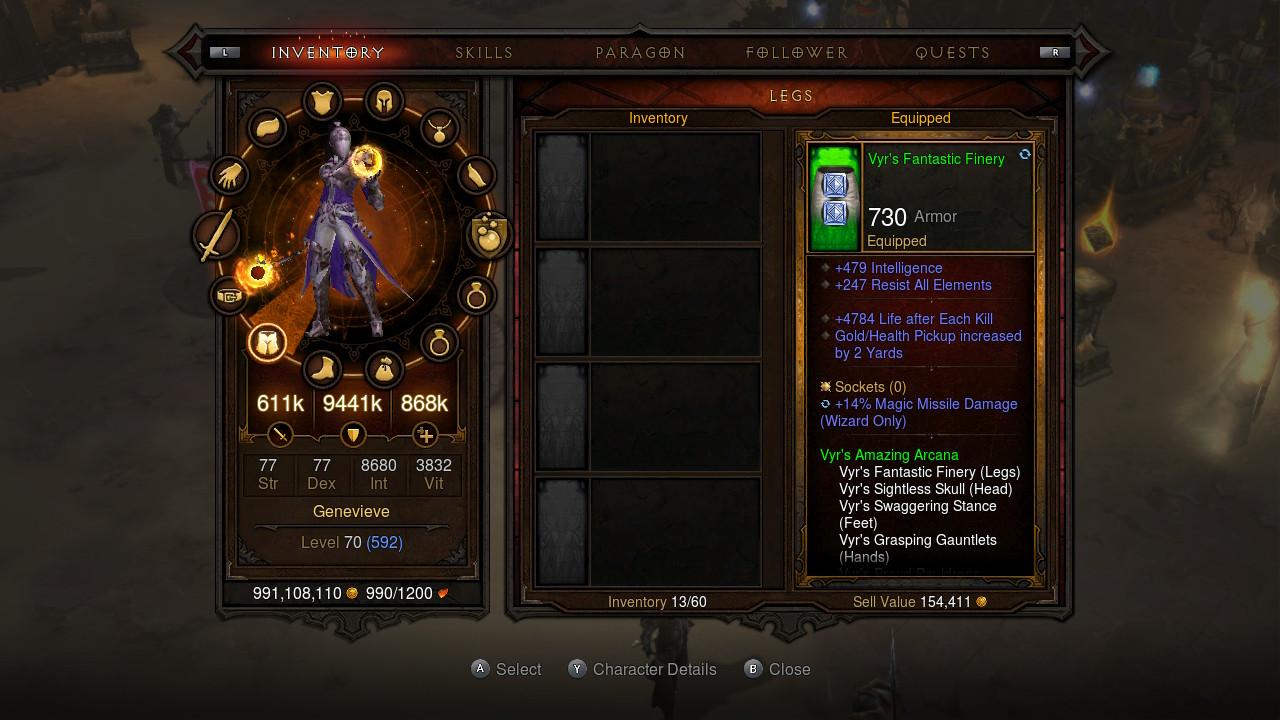Go to the Follower tab
1280x720 pixels.
click(x=797, y=53)
